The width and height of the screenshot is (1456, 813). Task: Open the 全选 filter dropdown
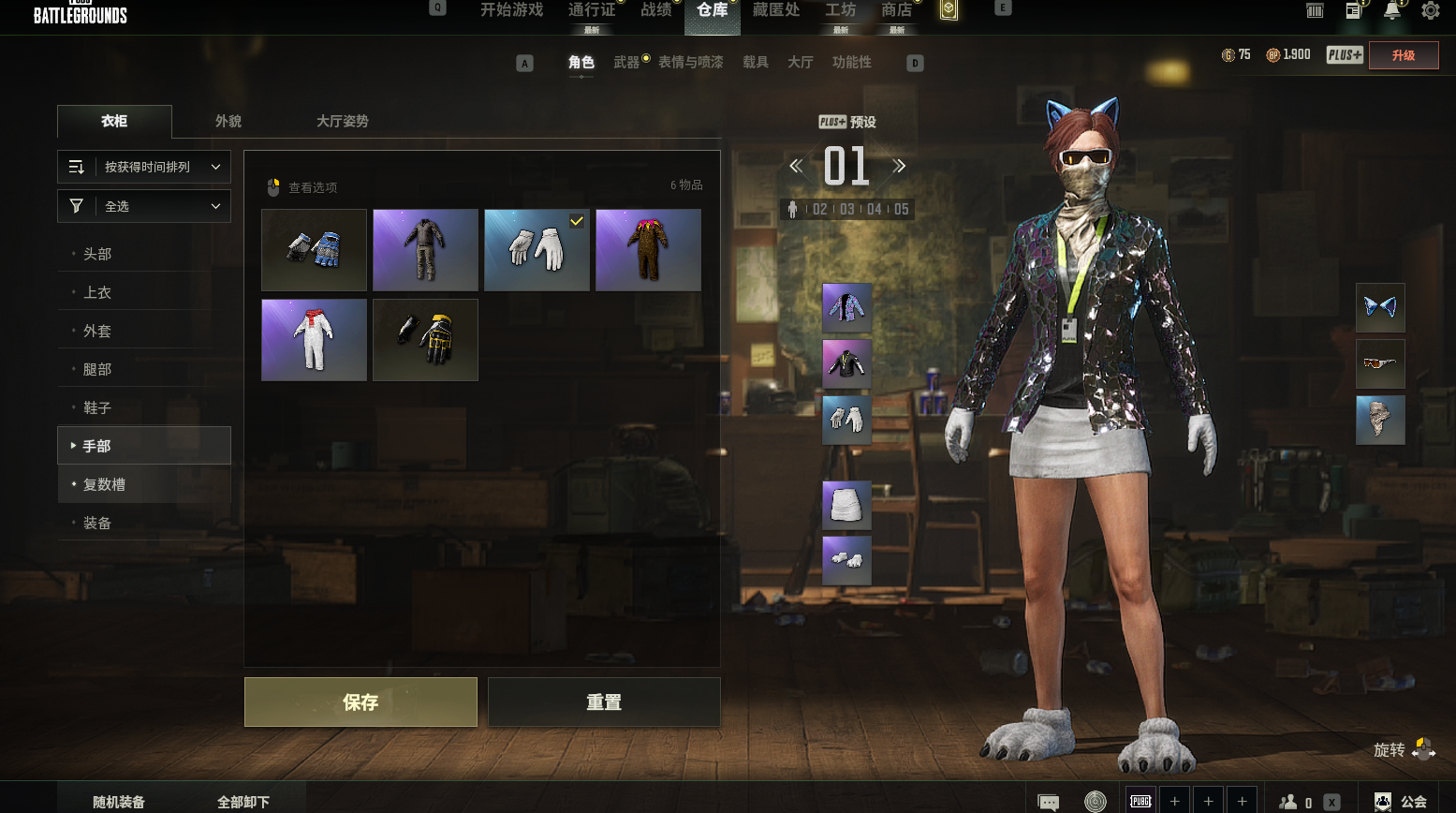144,206
